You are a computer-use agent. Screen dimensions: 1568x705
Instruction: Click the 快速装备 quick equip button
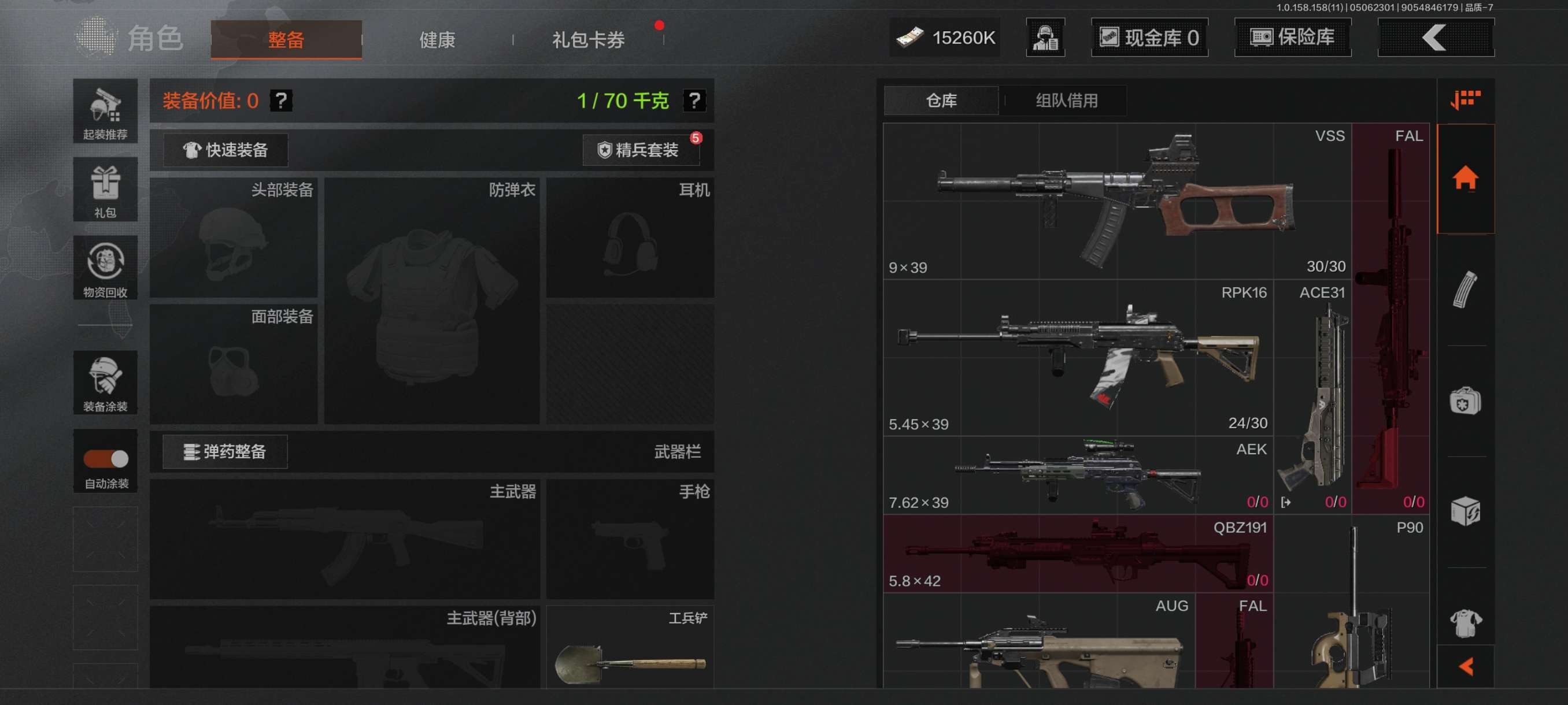[x=225, y=150]
